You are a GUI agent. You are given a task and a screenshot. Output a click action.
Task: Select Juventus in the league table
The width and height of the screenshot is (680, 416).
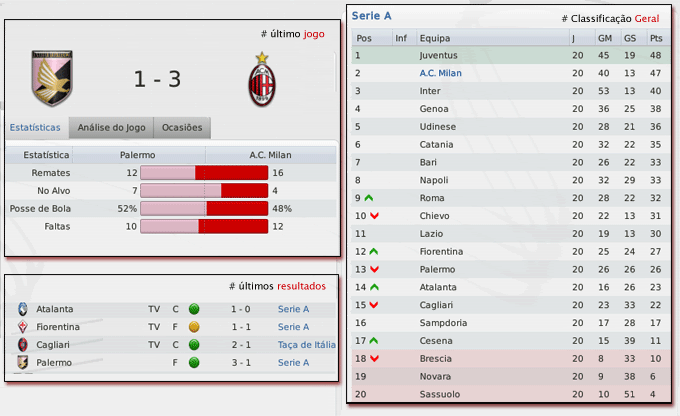pyautogui.click(x=440, y=55)
